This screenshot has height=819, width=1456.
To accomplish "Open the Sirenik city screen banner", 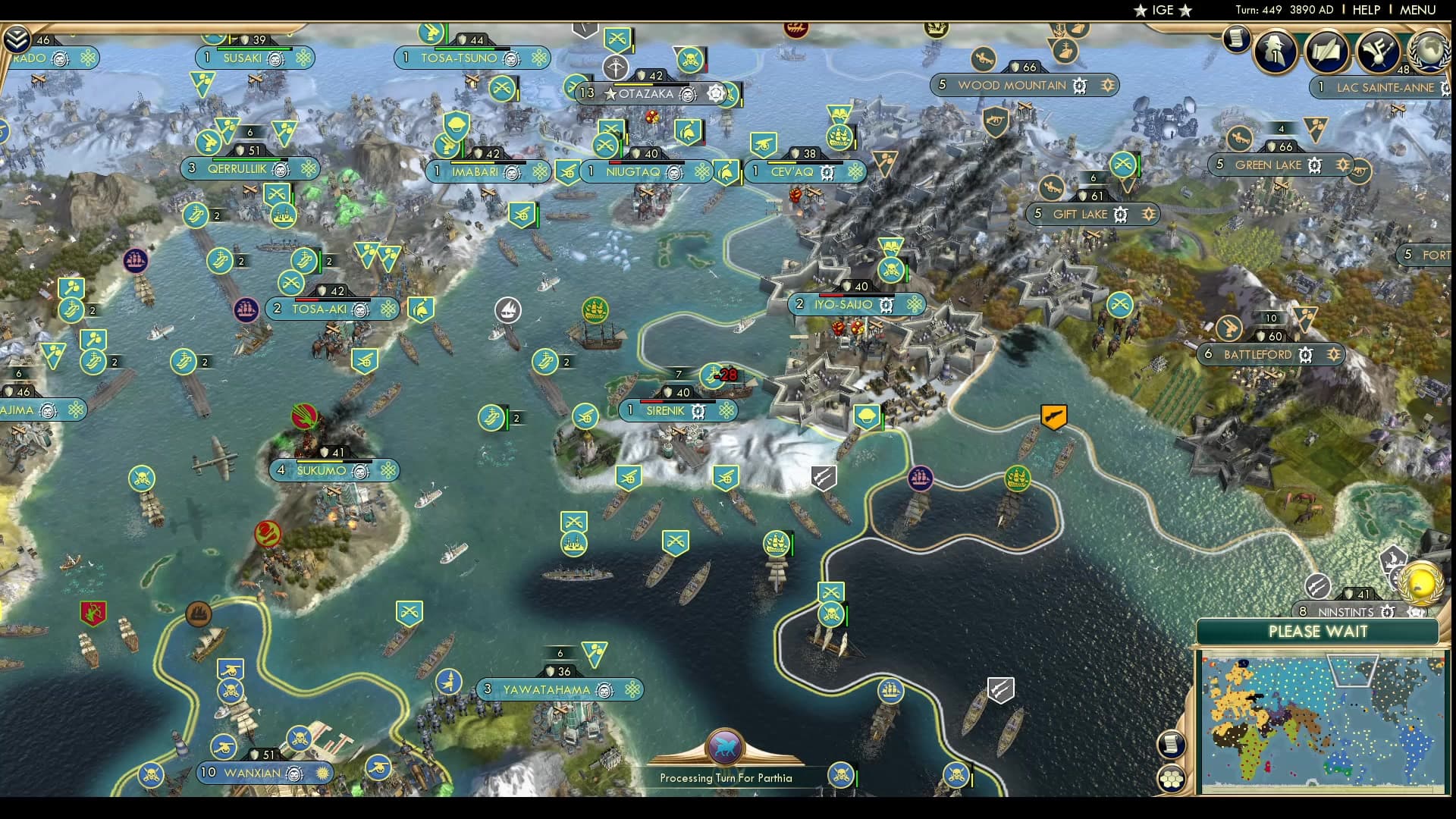I will point(666,410).
